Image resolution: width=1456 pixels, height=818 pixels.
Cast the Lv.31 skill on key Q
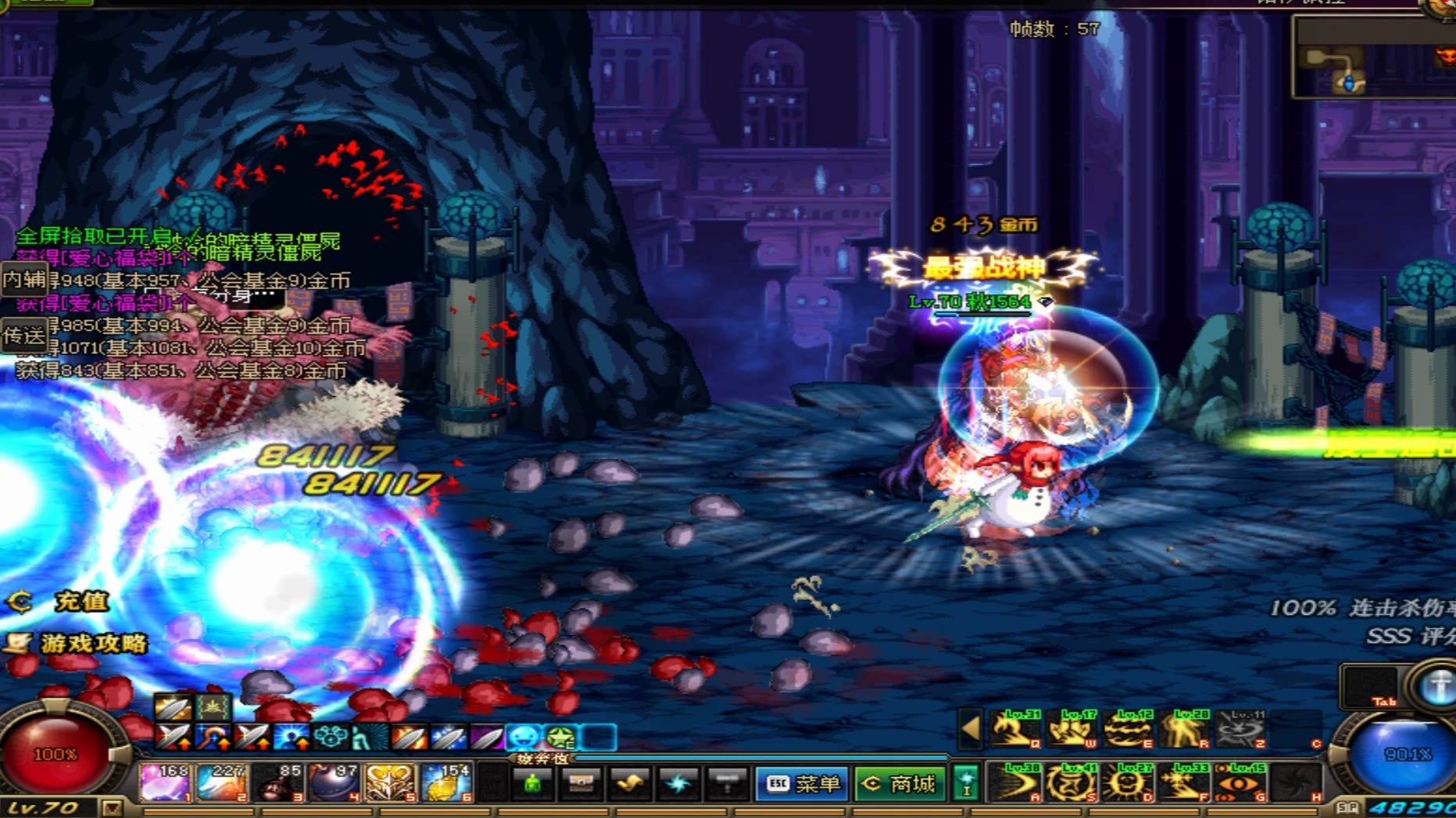pyautogui.click(x=1014, y=729)
